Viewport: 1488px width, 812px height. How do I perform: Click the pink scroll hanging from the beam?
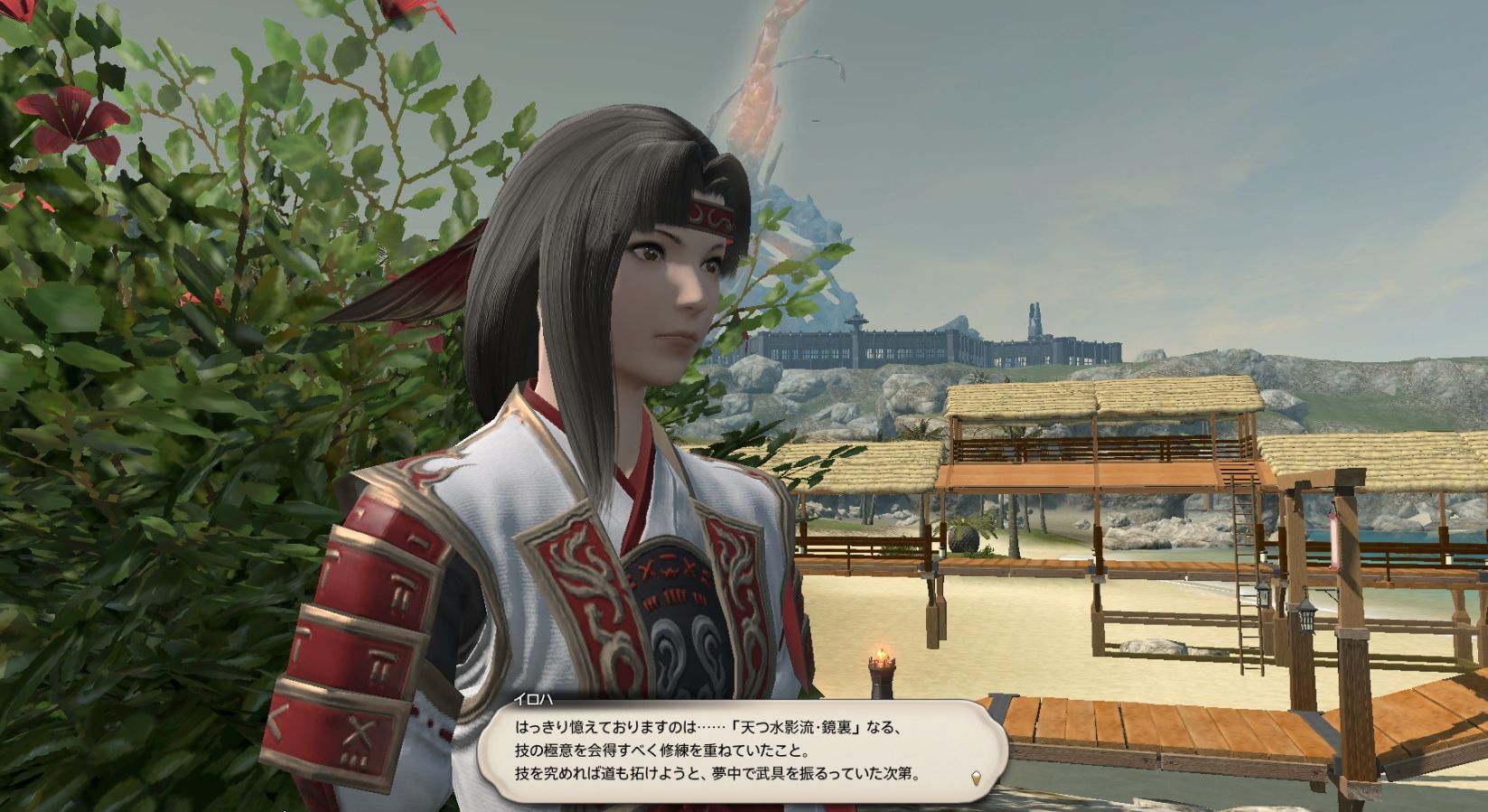(1335, 542)
